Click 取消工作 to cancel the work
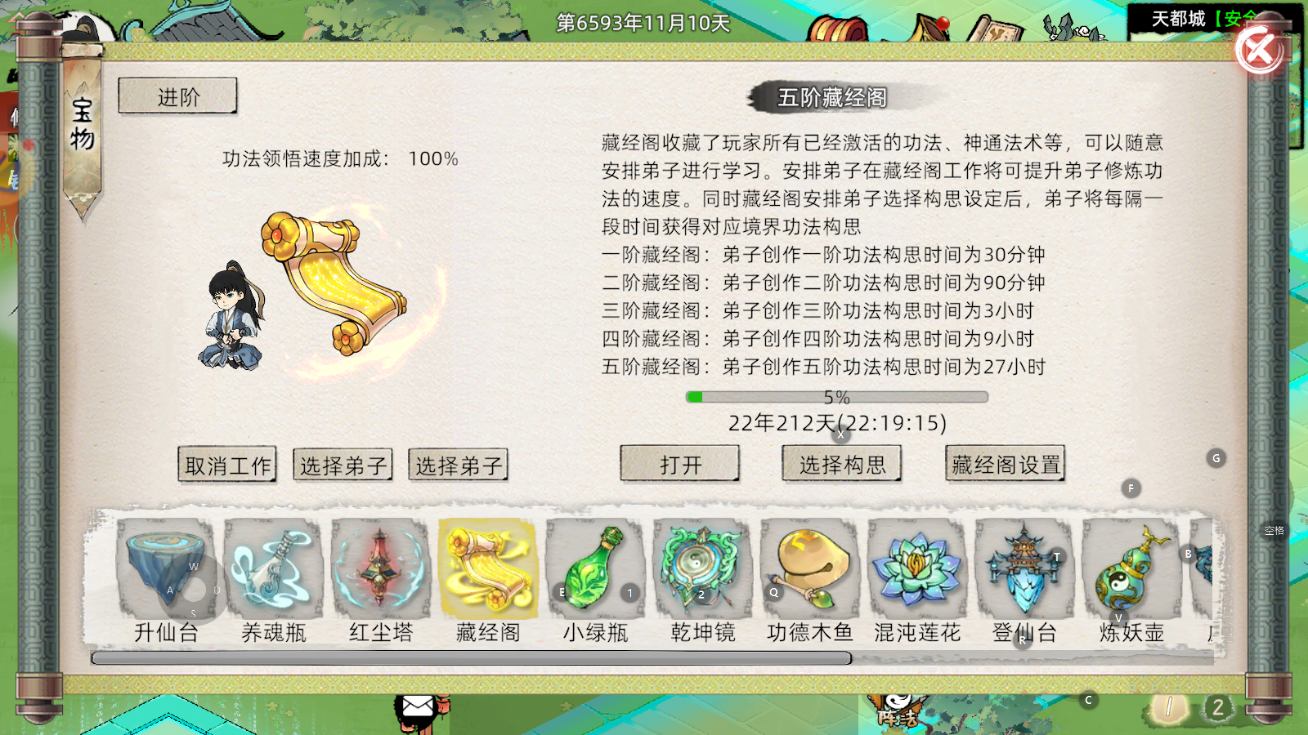This screenshot has width=1308, height=735. 227,463
